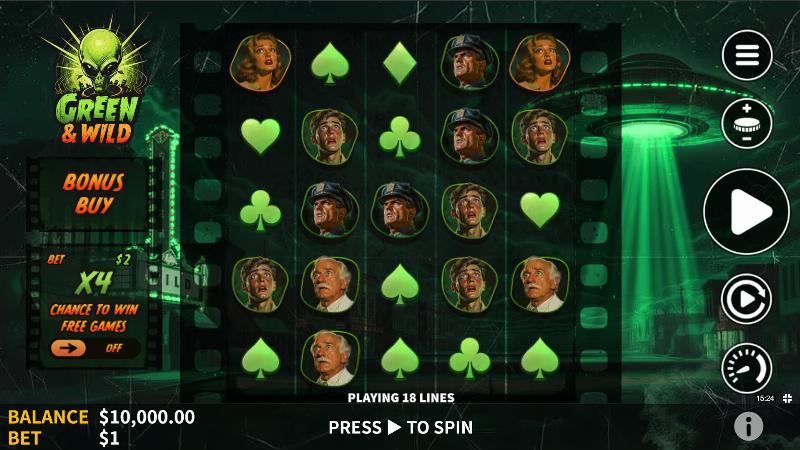This screenshot has width=800, height=450.
Task: Toggle the X4 chance to win free games switch
Action: (94, 348)
